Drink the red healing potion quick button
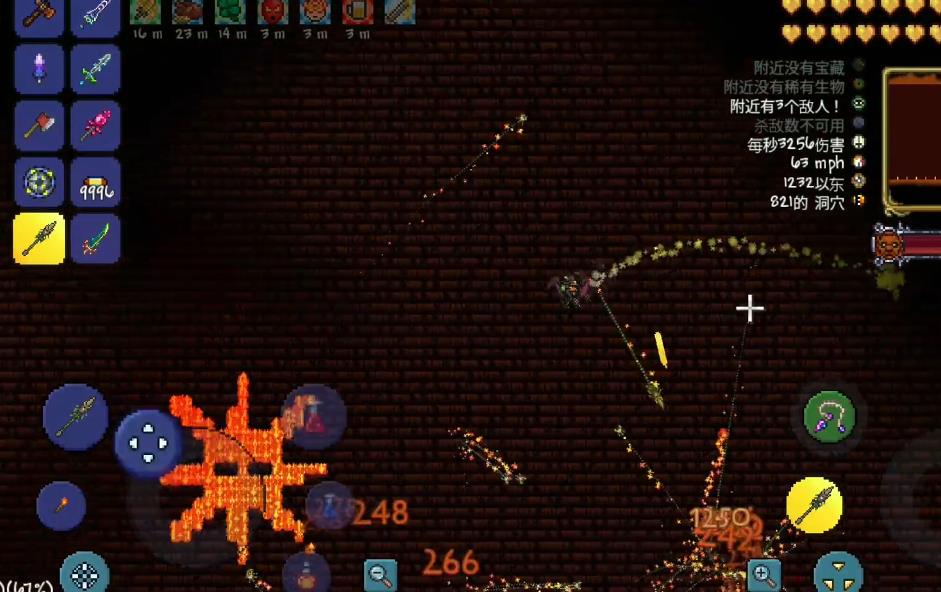This screenshot has height=592, width=941. (x=315, y=416)
